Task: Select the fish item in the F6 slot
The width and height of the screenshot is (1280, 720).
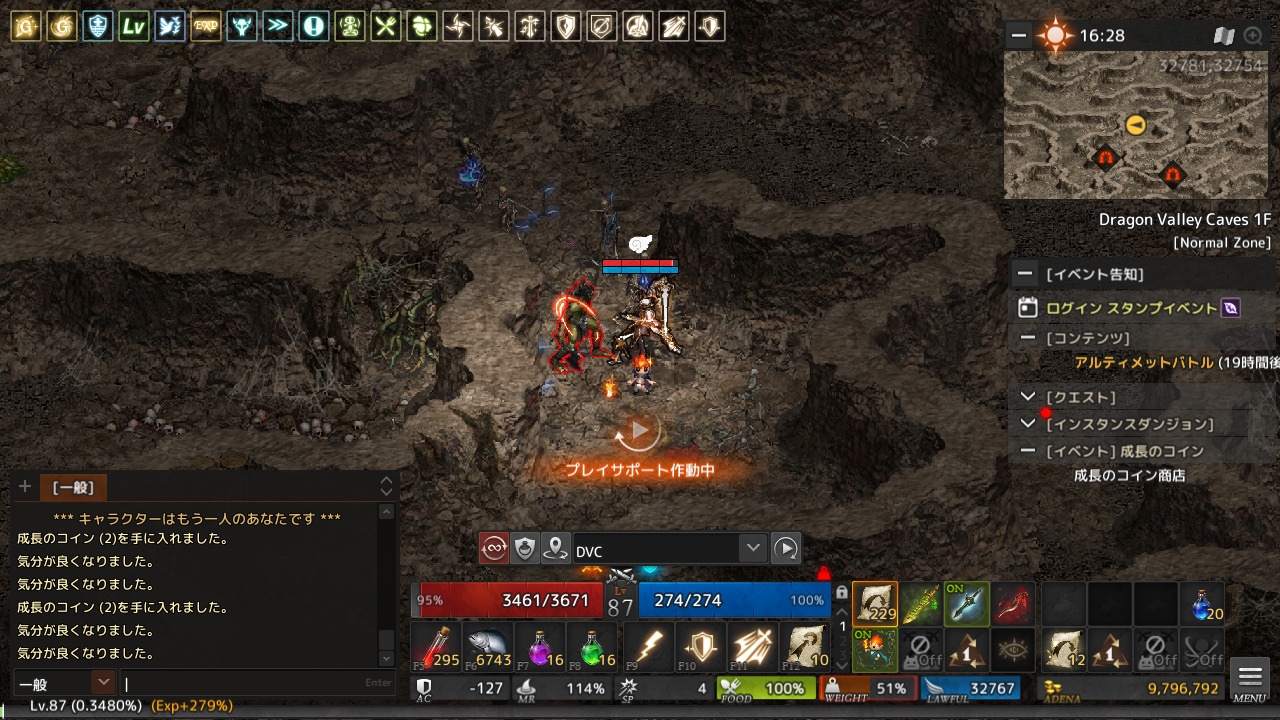Action: click(488, 646)
